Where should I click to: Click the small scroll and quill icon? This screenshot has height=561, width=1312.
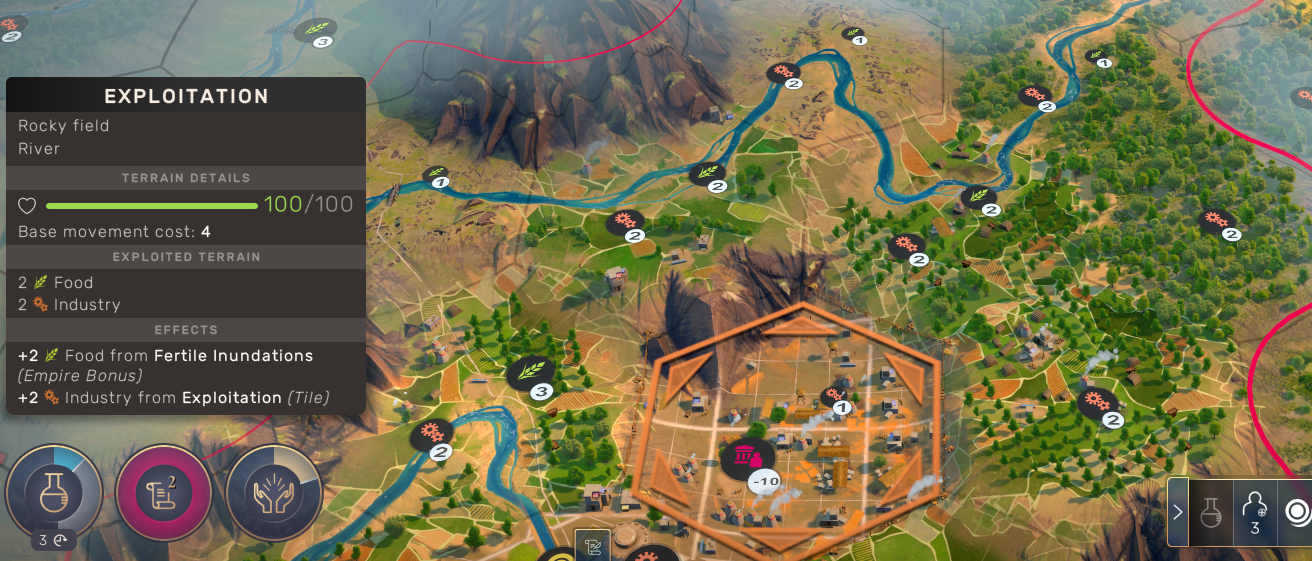592,546
